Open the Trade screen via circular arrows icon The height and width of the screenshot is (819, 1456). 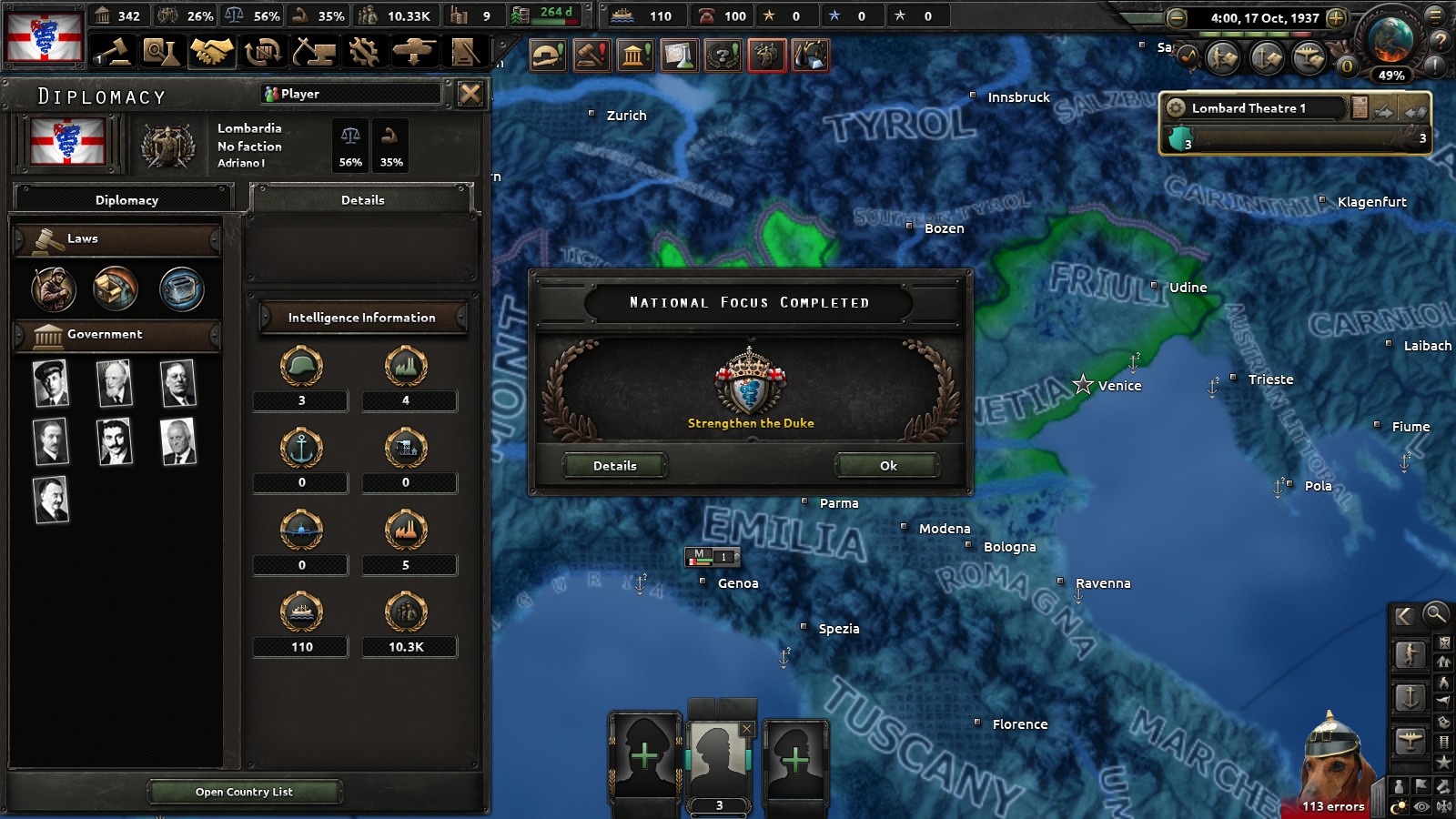265,55
